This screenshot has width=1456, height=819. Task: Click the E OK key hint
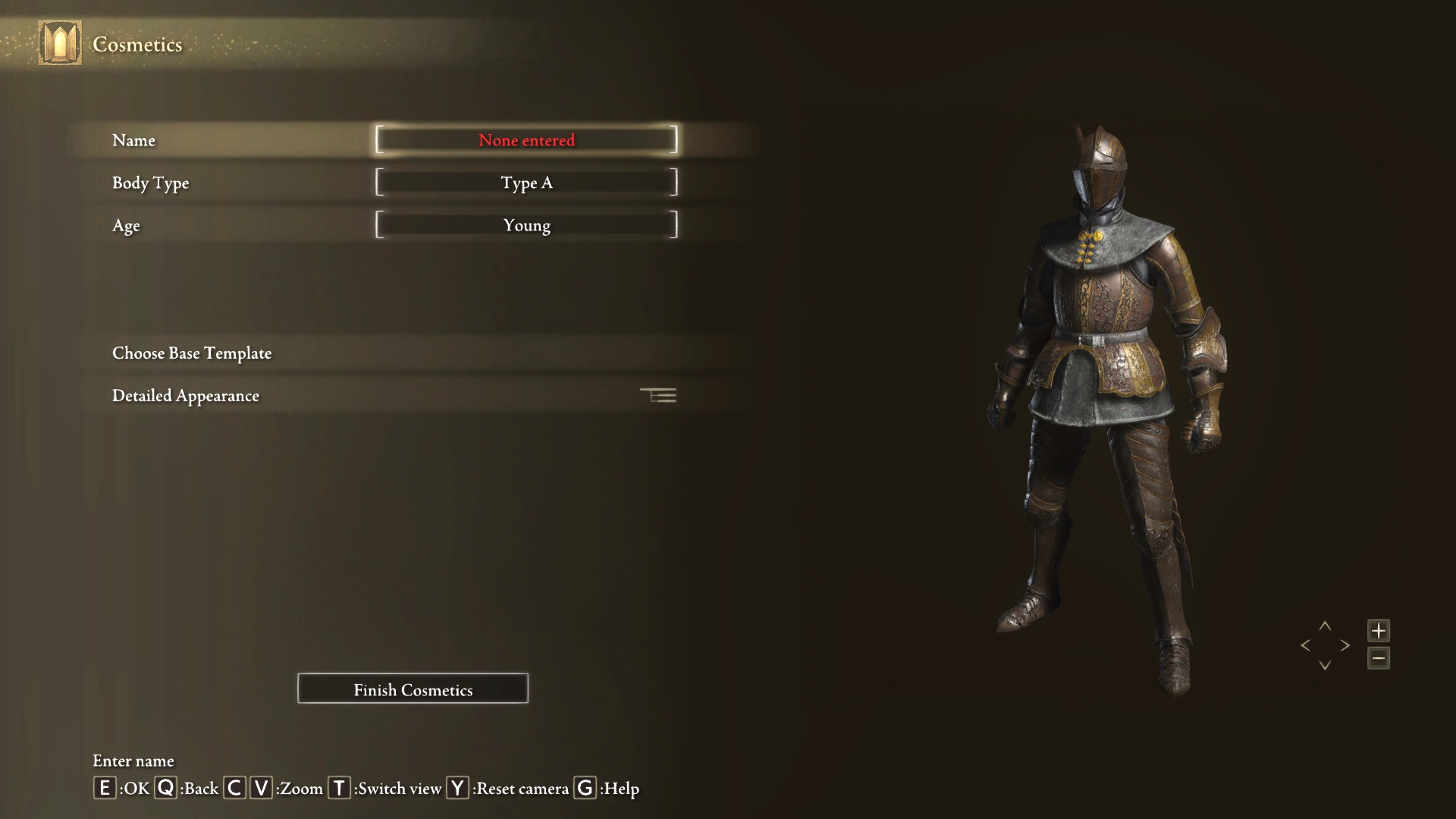[104, 789]
